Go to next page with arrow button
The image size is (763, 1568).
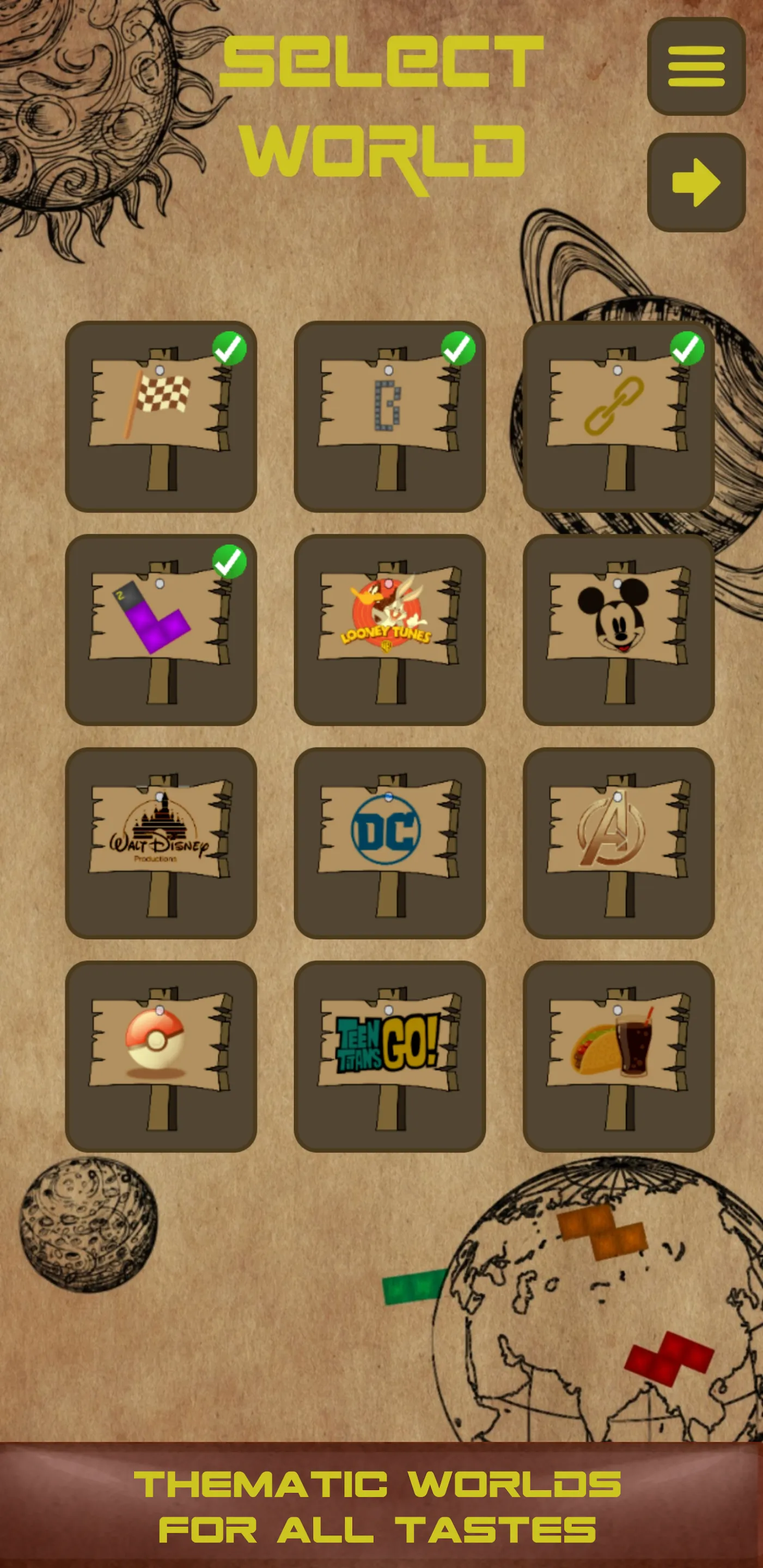tap(696, 182)
